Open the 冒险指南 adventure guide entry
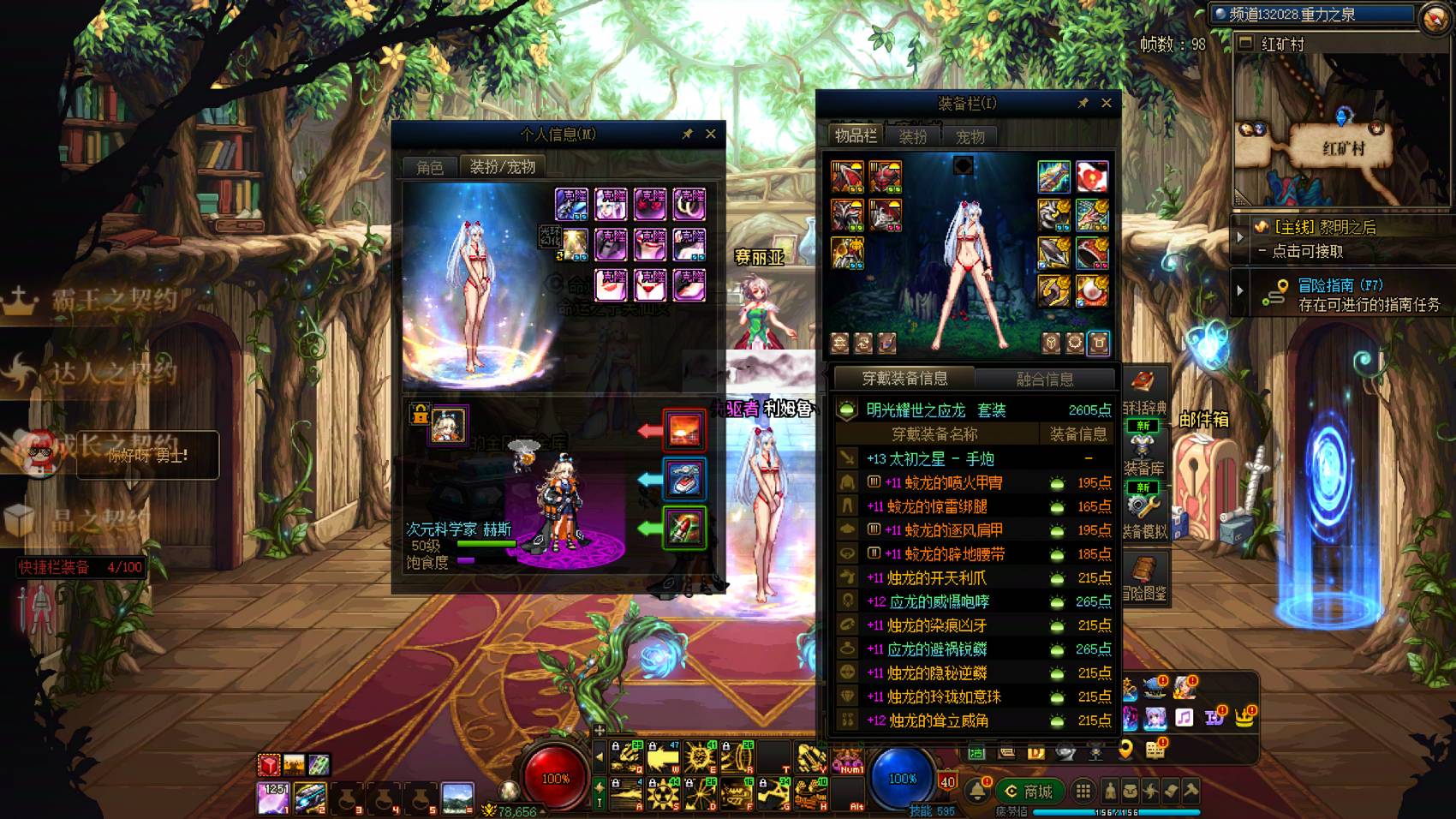1456x819 pixels. pos(1340,294)
